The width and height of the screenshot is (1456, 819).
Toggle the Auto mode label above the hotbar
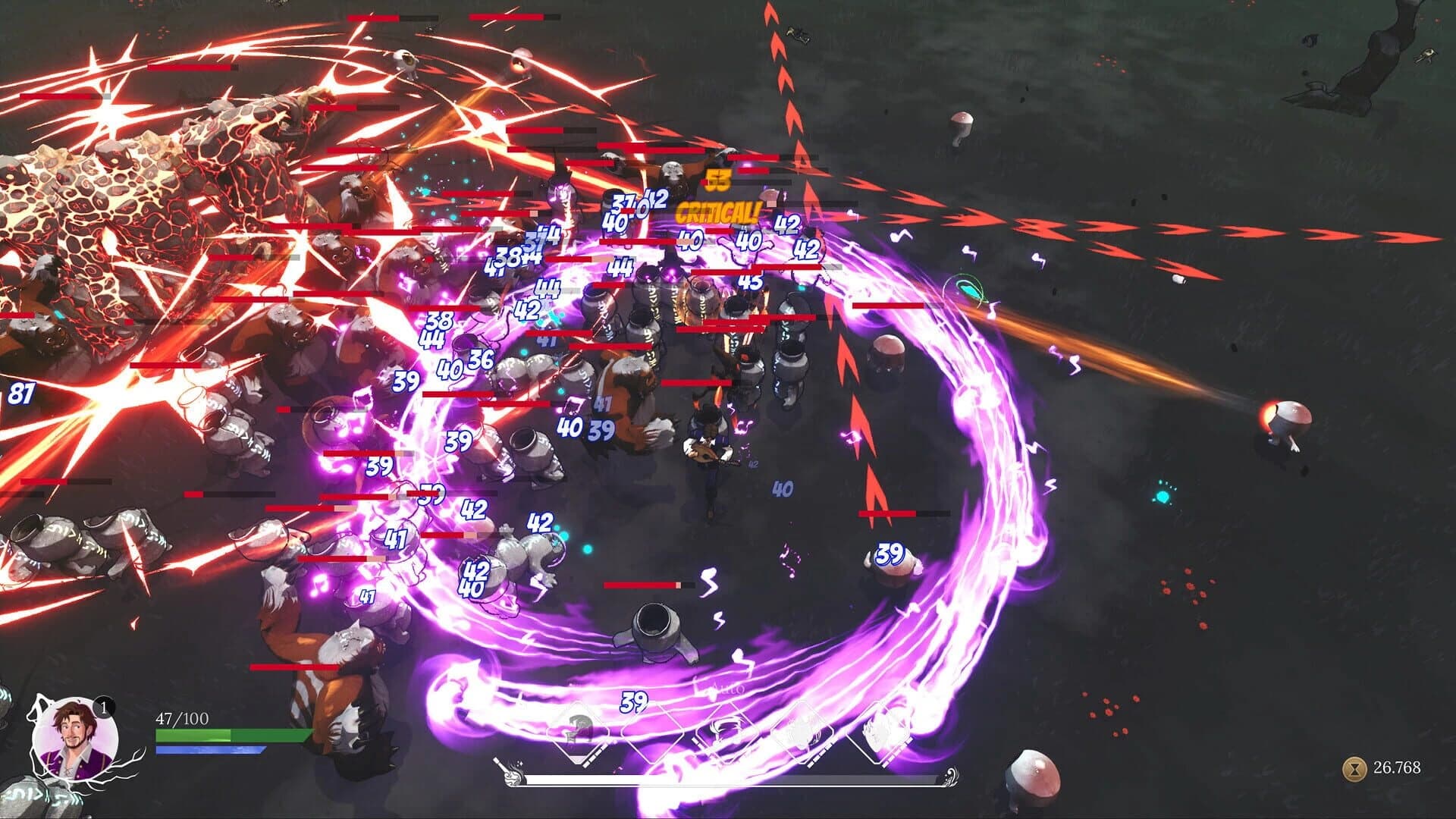point(729,688)
